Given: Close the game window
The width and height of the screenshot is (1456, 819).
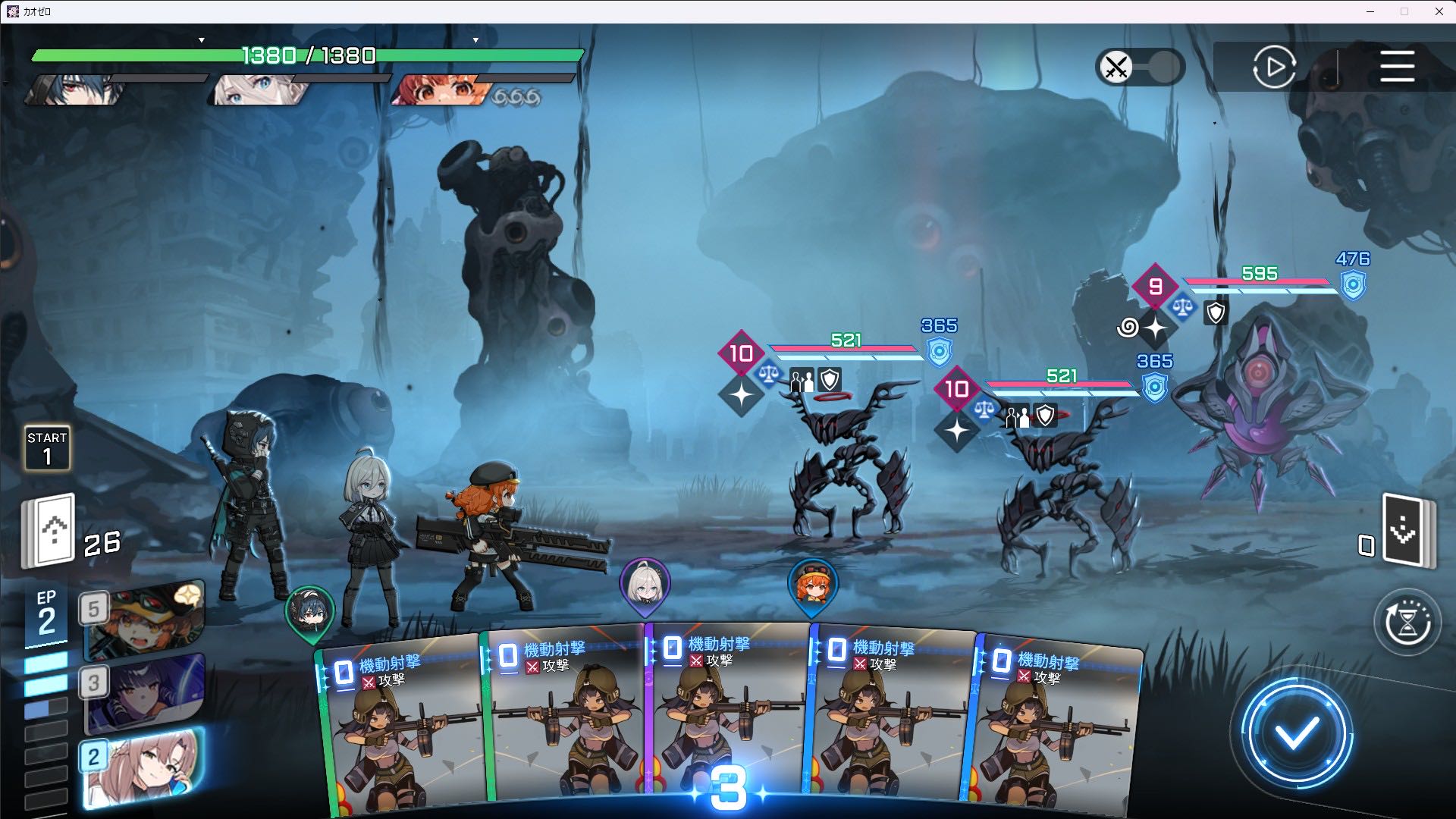Looking at the screenshot, I should coord(1439,11).
